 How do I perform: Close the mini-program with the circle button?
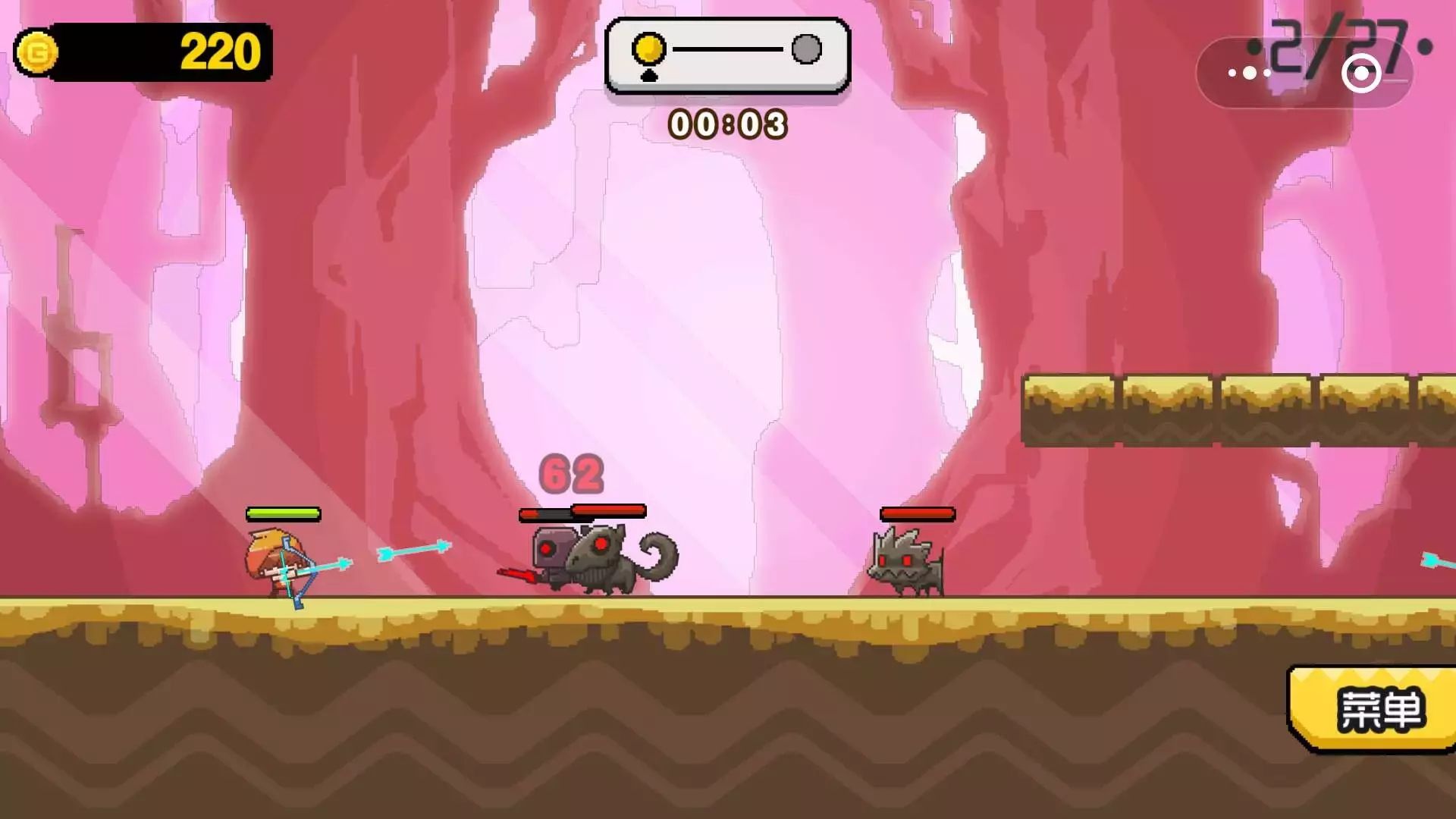click(x=1361, y=74)
